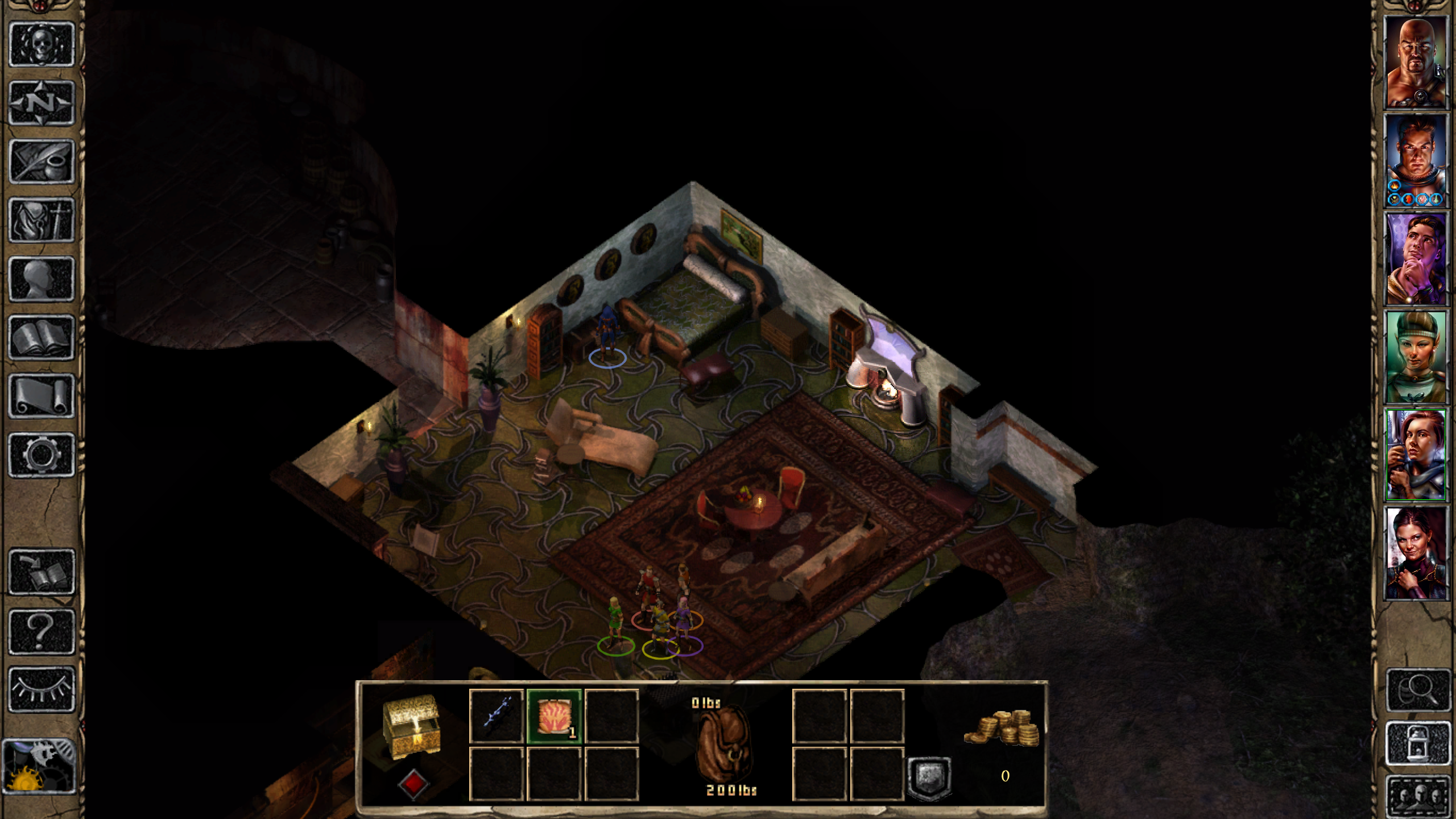
Task: Toggle the closed eye button
Action: click(42, 689)
